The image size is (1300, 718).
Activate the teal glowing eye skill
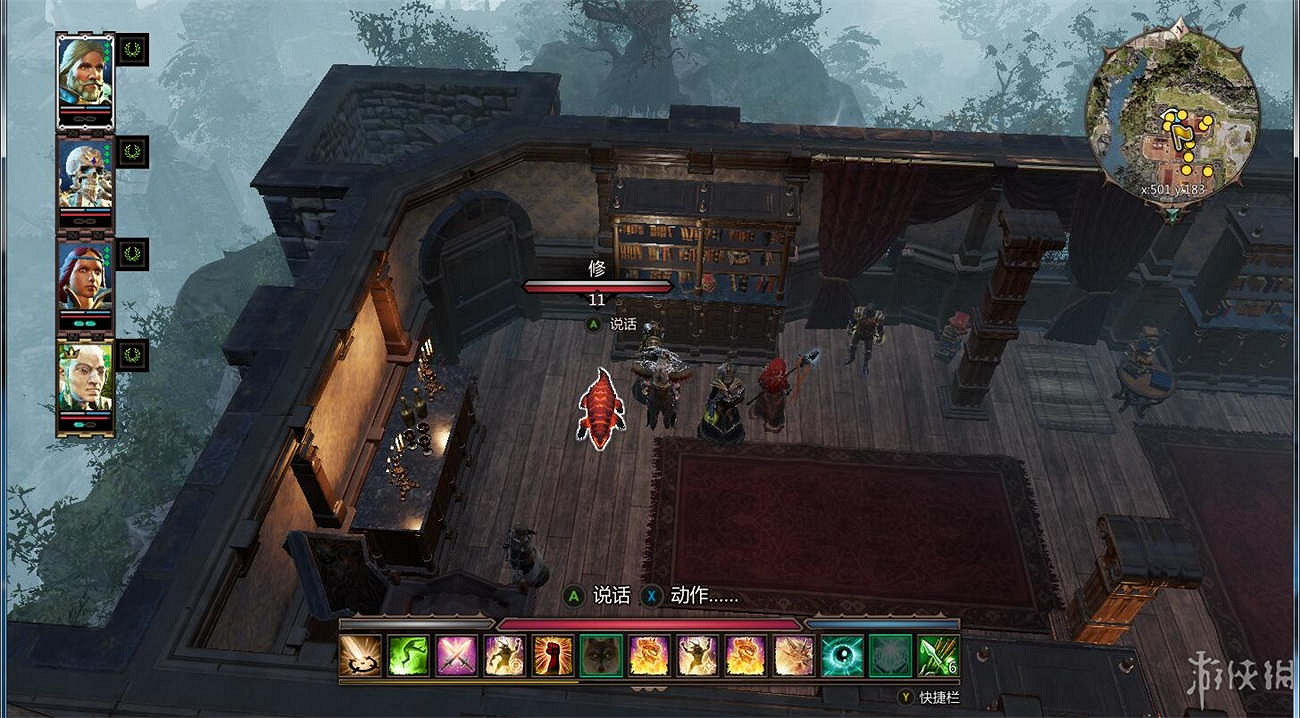coord(842,656)
